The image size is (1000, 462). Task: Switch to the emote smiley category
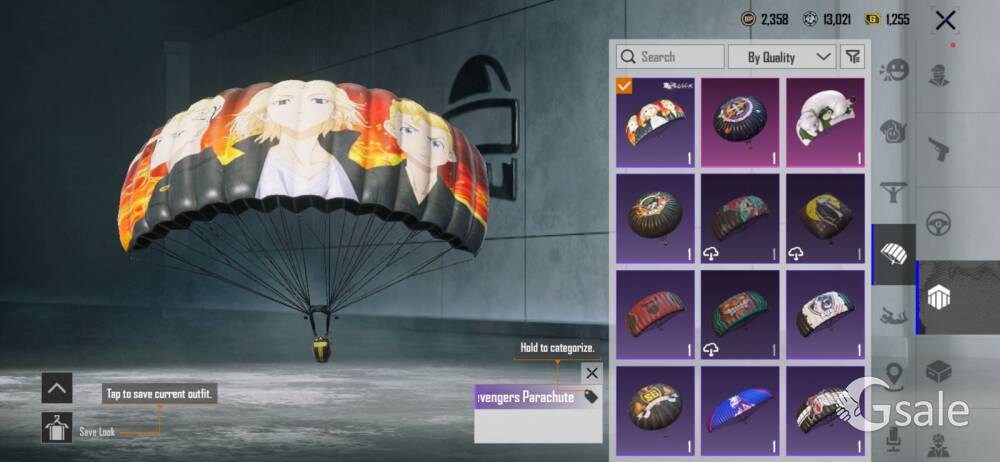[x=893, y=71]
